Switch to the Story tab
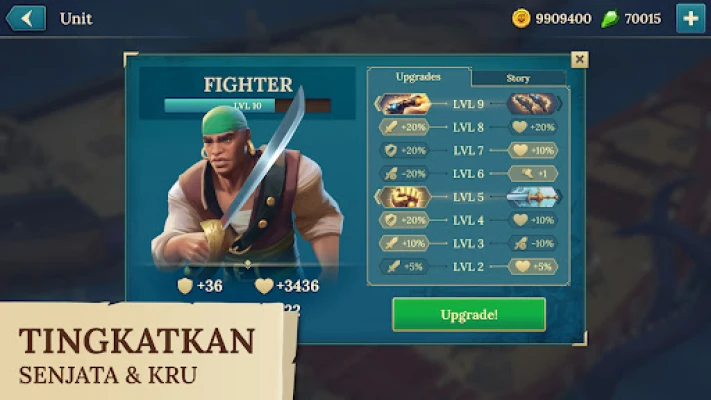This screenshot has width=711, height=400. pyautogui.click(x=518, y=78)
